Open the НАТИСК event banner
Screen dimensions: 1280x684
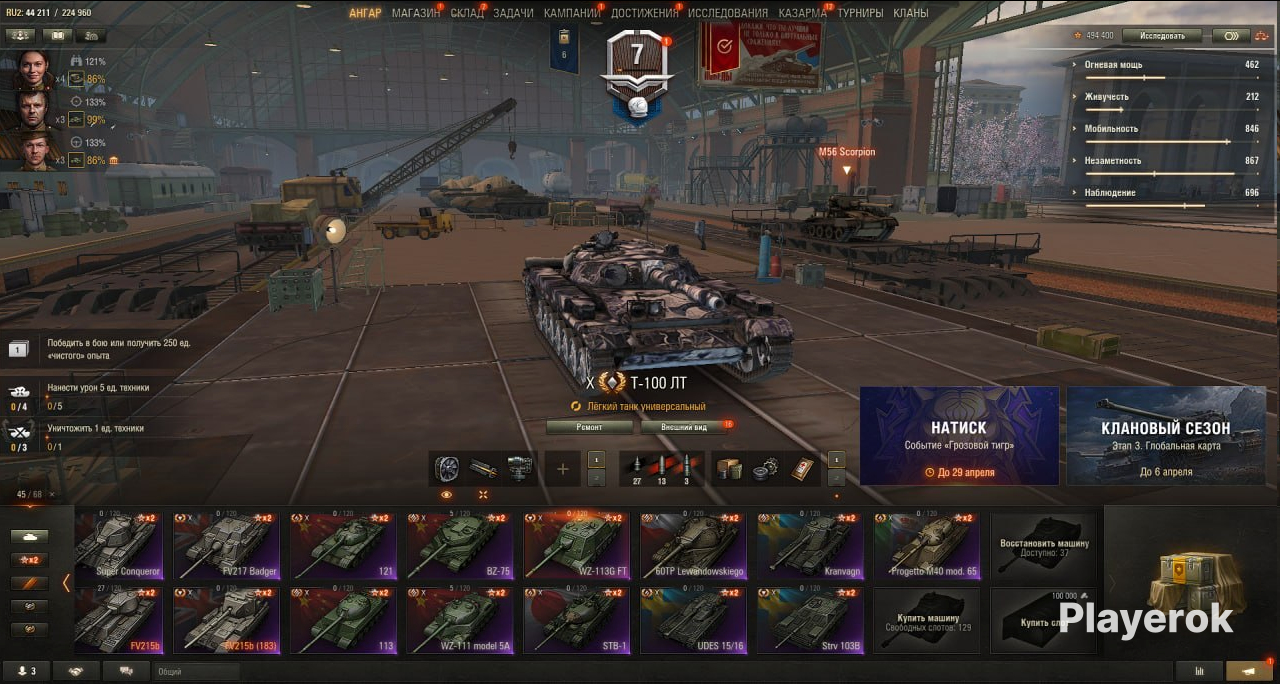point(959,435)
